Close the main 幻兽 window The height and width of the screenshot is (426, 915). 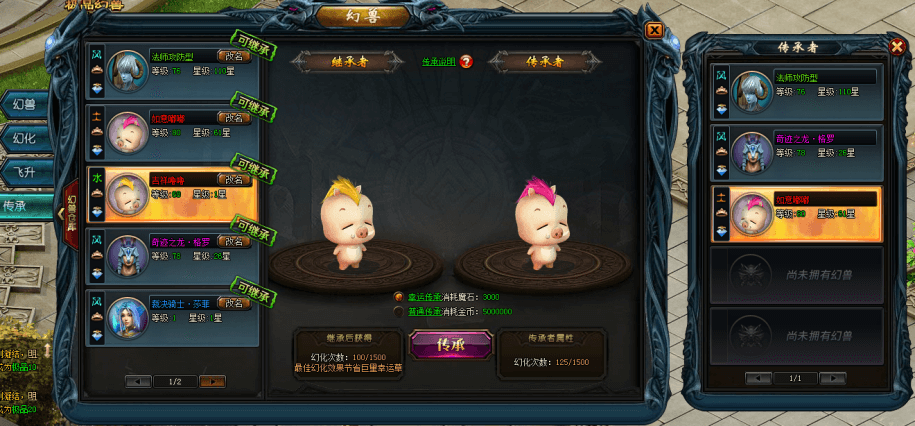coord(654,30)
